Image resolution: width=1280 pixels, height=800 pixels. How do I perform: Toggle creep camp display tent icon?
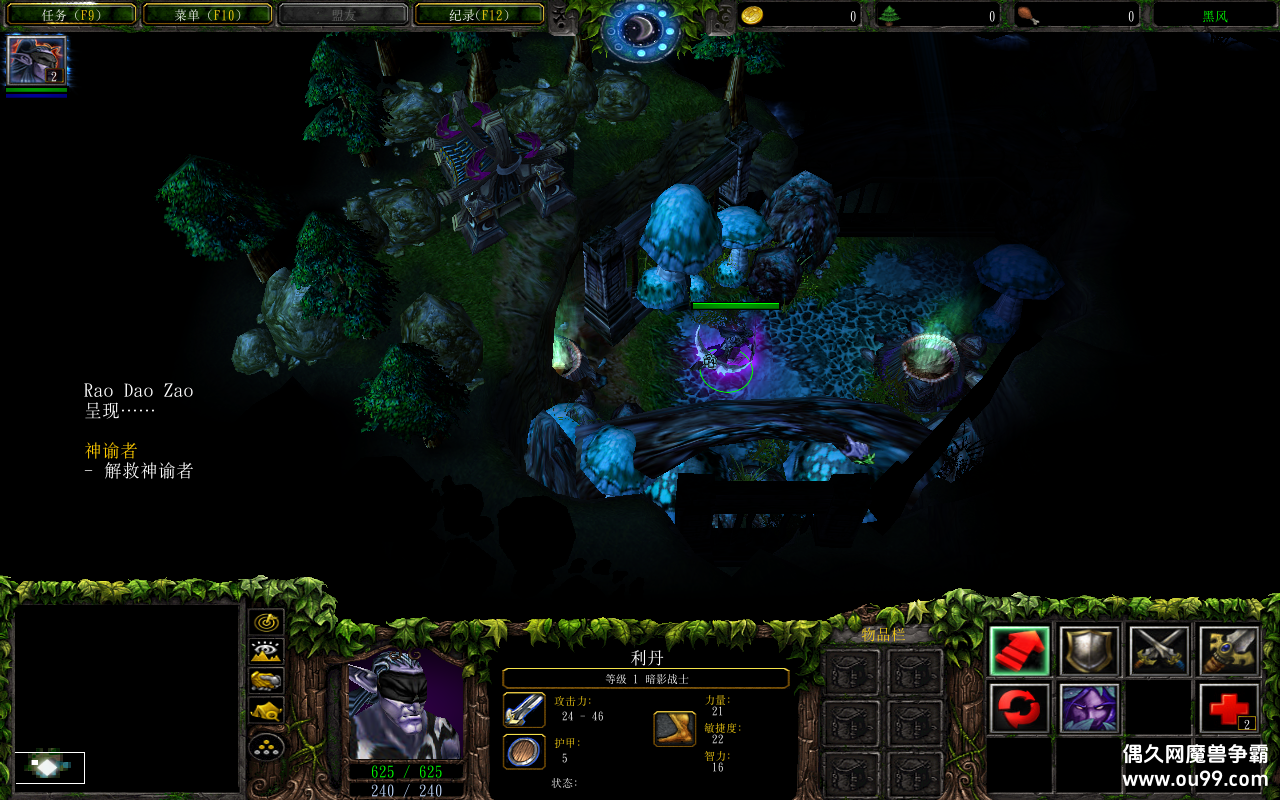266,712
